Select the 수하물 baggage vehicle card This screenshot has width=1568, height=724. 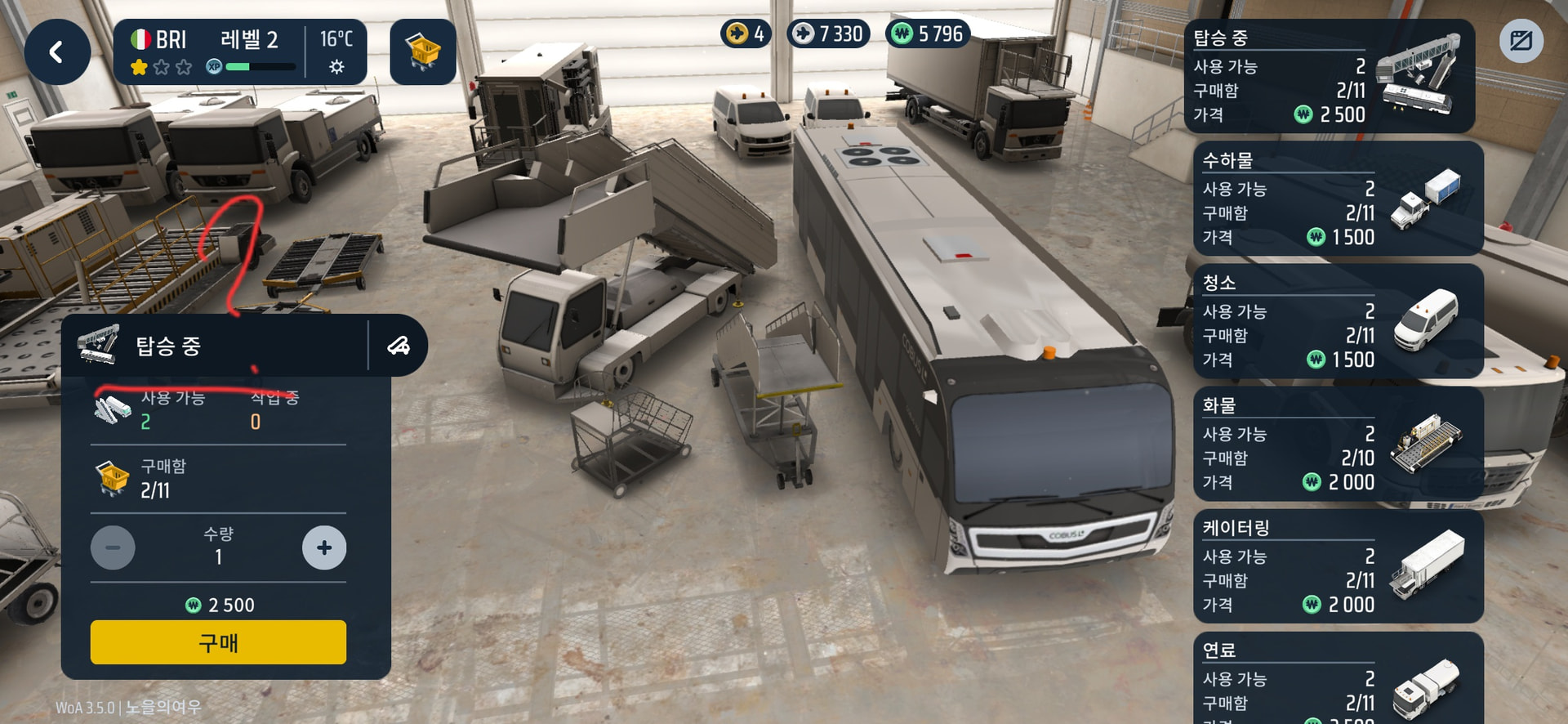pos(1338,199)
